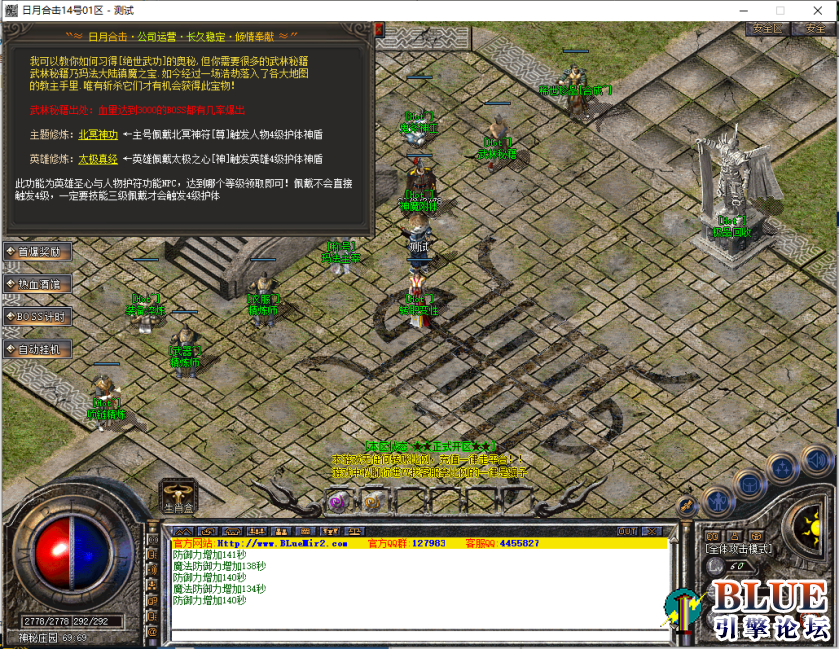Open the 首爆奖励 first-kill rewards panel
Screen dimensions: 839x649
38,251
